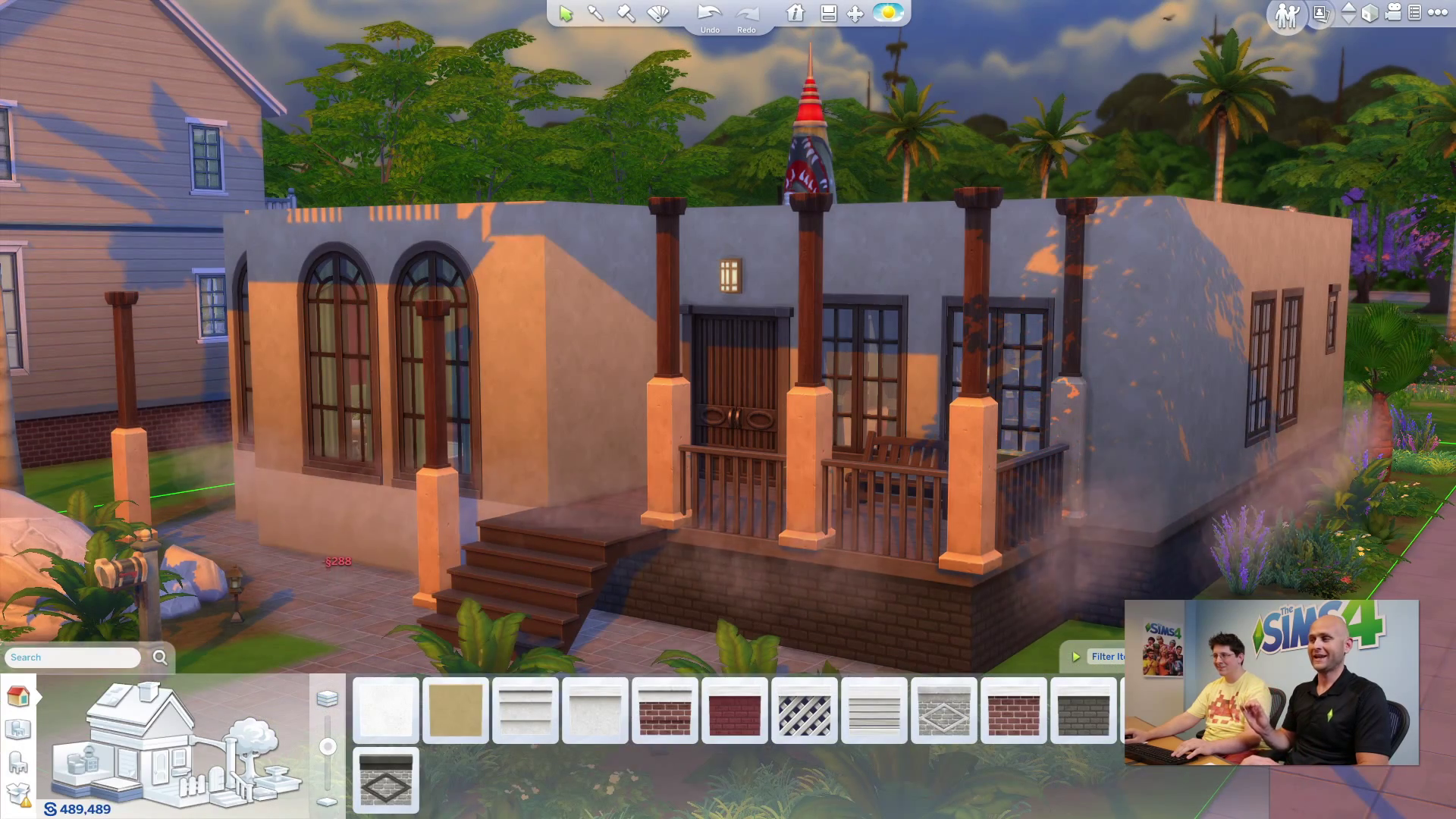Open household inventory box icon
This screenshot has width=1456, height=819.
coord(18,794)
